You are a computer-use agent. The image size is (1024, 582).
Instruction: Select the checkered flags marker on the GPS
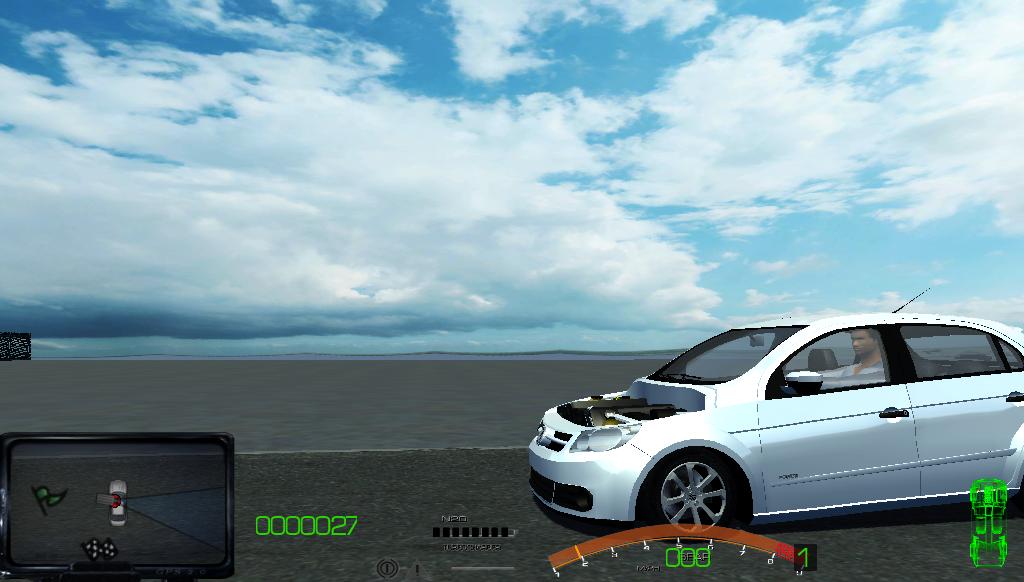98,548
